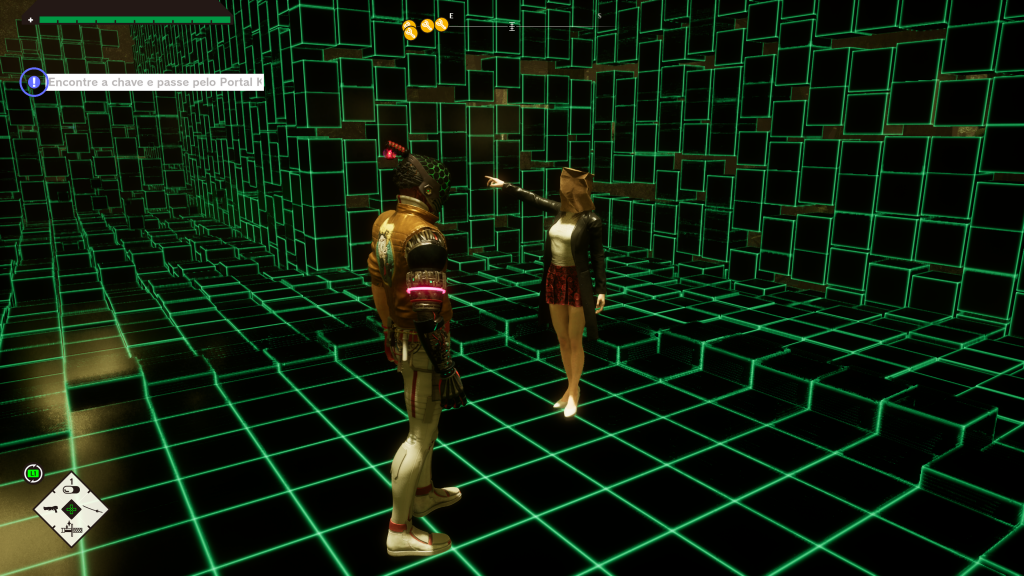Click the compass bar center marker
This screenshot has width=1024, height=576.
pyautogui.click(x=512, y=27)
